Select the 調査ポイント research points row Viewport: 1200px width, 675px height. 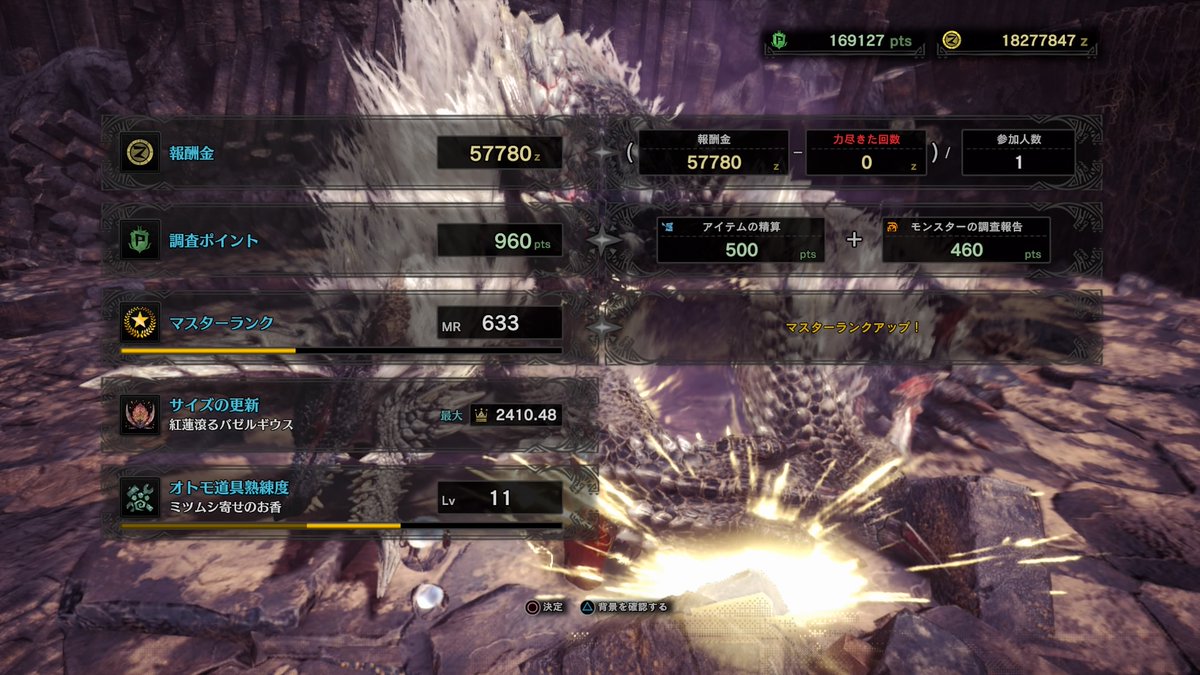point(340,241)
